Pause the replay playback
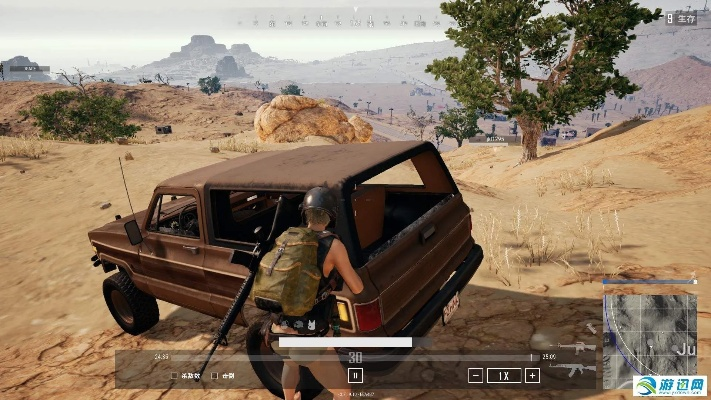711x400 pixels. [354, 376]
